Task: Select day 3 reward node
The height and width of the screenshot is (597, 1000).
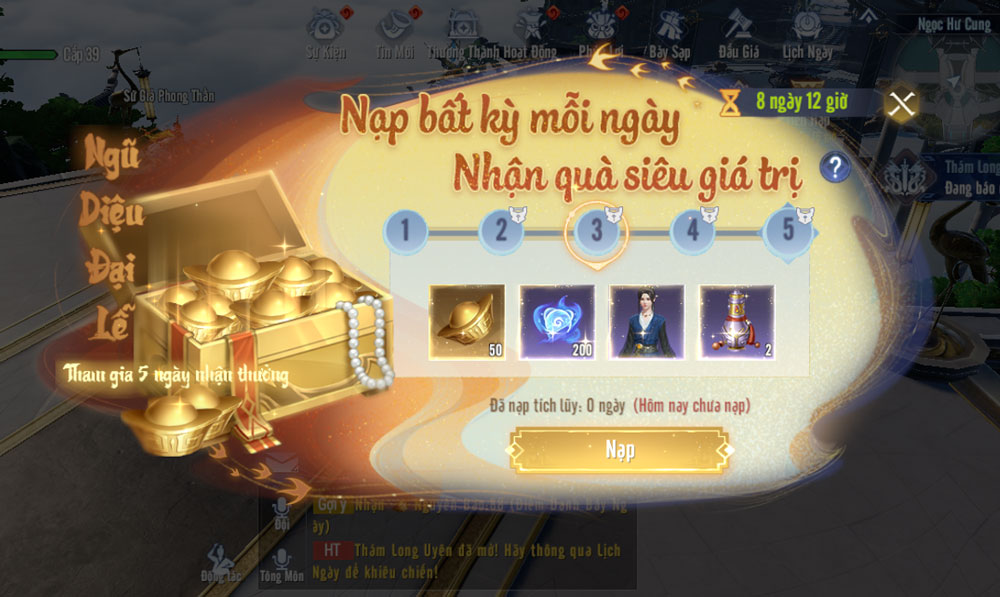Action: coord(597,231)
